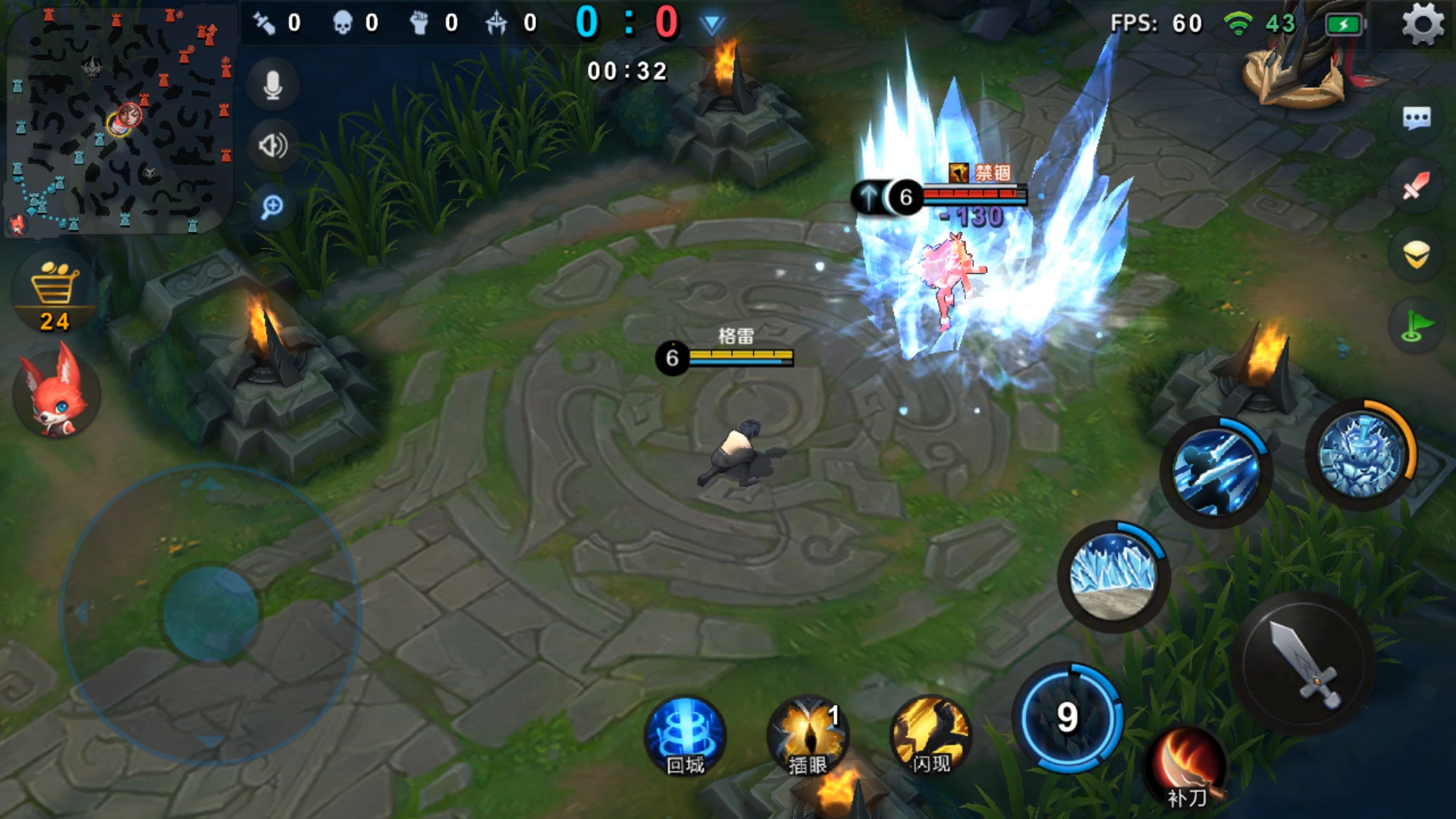
Task: Activate the 补刀 last-hit button
Action: point(1186,767)
